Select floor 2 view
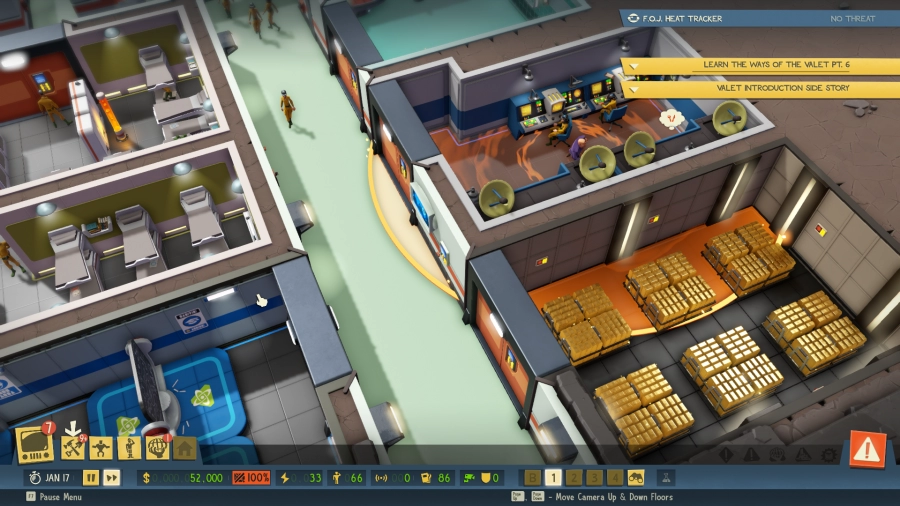Viewport: 900px width, 506px height. 574,478
